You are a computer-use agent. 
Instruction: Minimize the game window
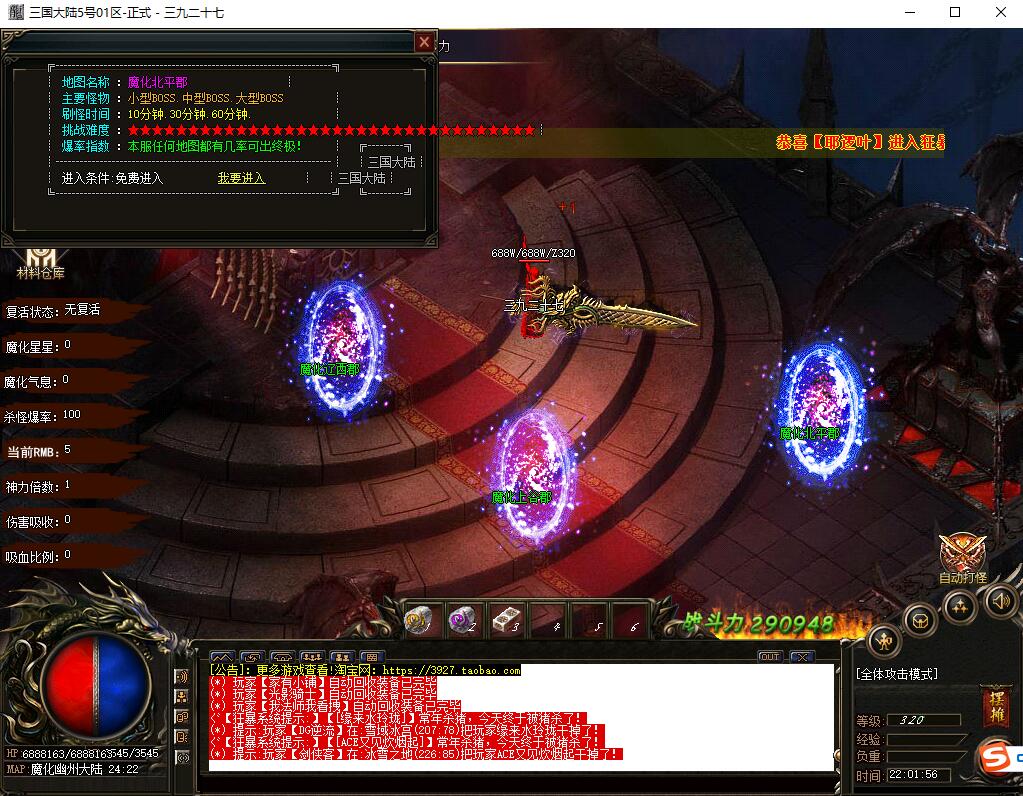point(908,13)
